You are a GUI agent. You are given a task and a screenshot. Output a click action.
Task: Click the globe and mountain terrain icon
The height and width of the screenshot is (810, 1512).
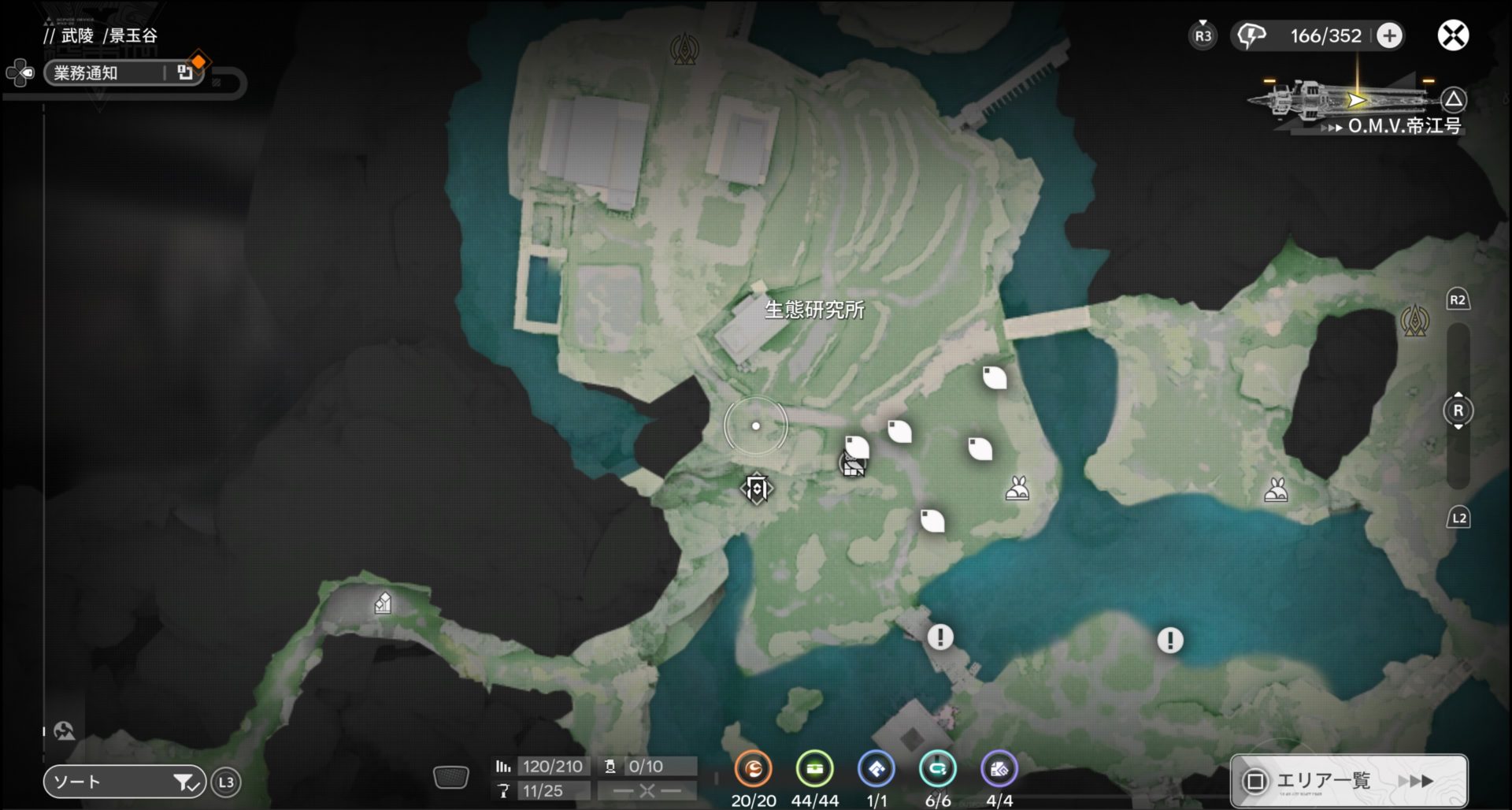[x=65, y=731]
